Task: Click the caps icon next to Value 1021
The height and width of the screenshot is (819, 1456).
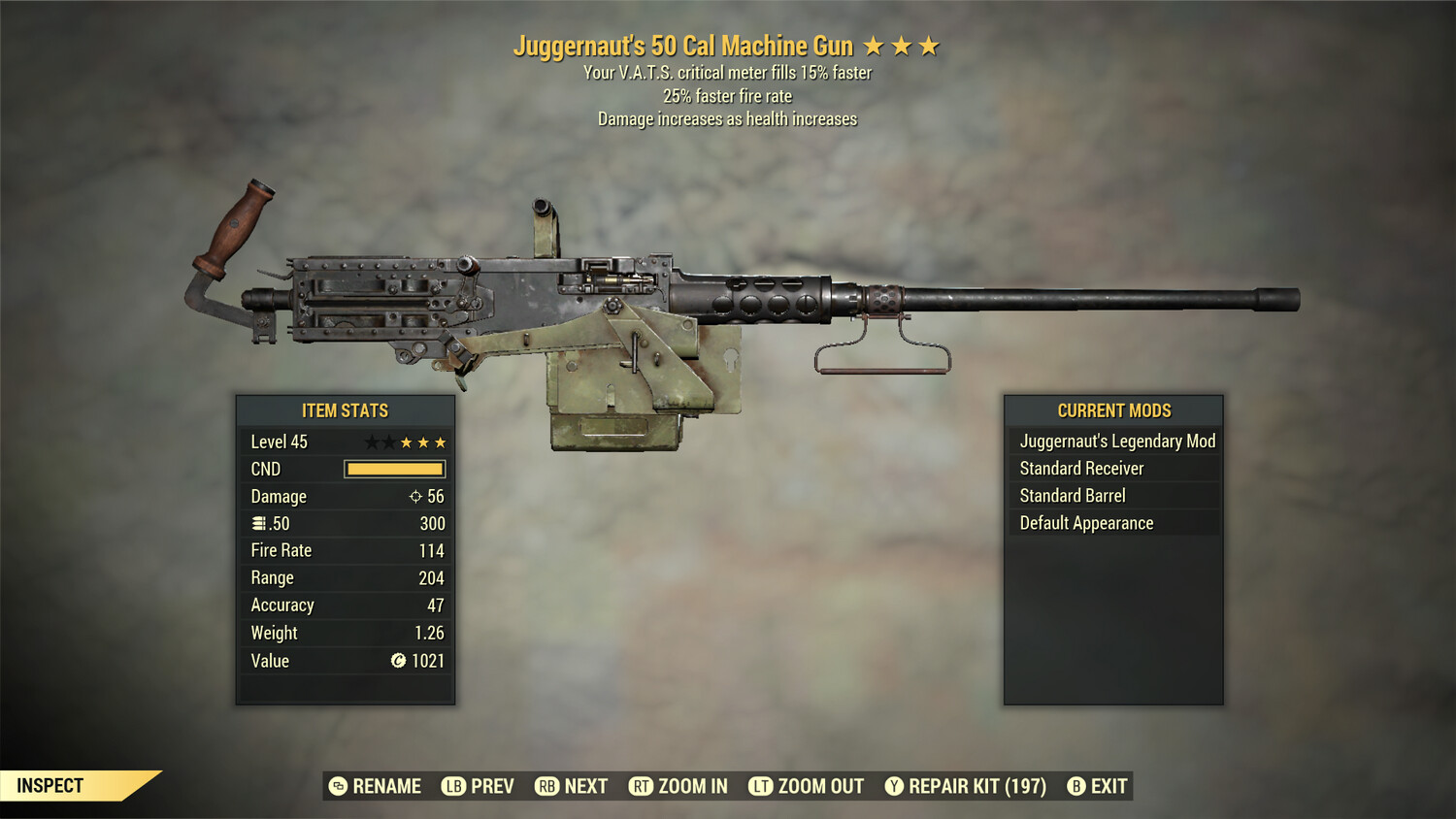Action: pyautogui.click(x=396, y=662)
